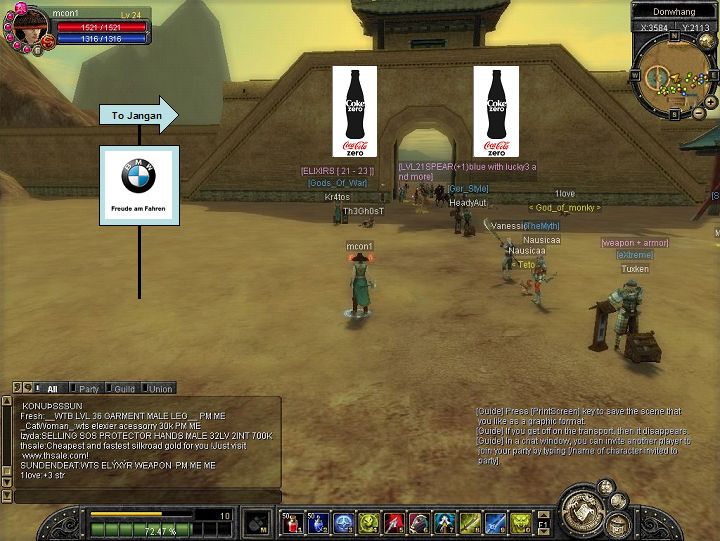Activate the last green skill icon on hotbar
Image resolution: width=720 pixels, height=541 pixels.
[522, 522]
